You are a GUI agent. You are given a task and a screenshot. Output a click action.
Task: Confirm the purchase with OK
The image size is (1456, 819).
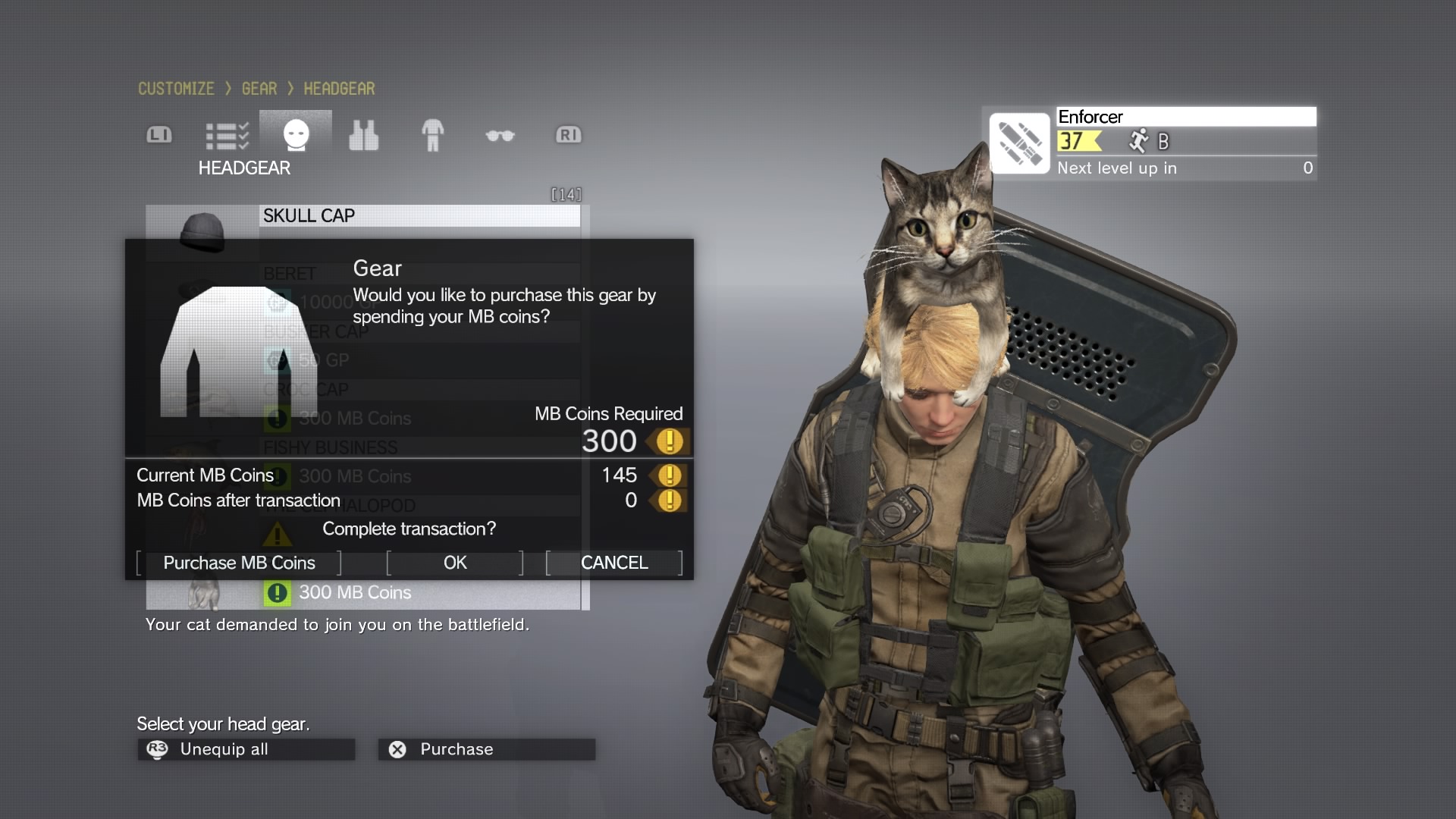click(x=455, y=563)
